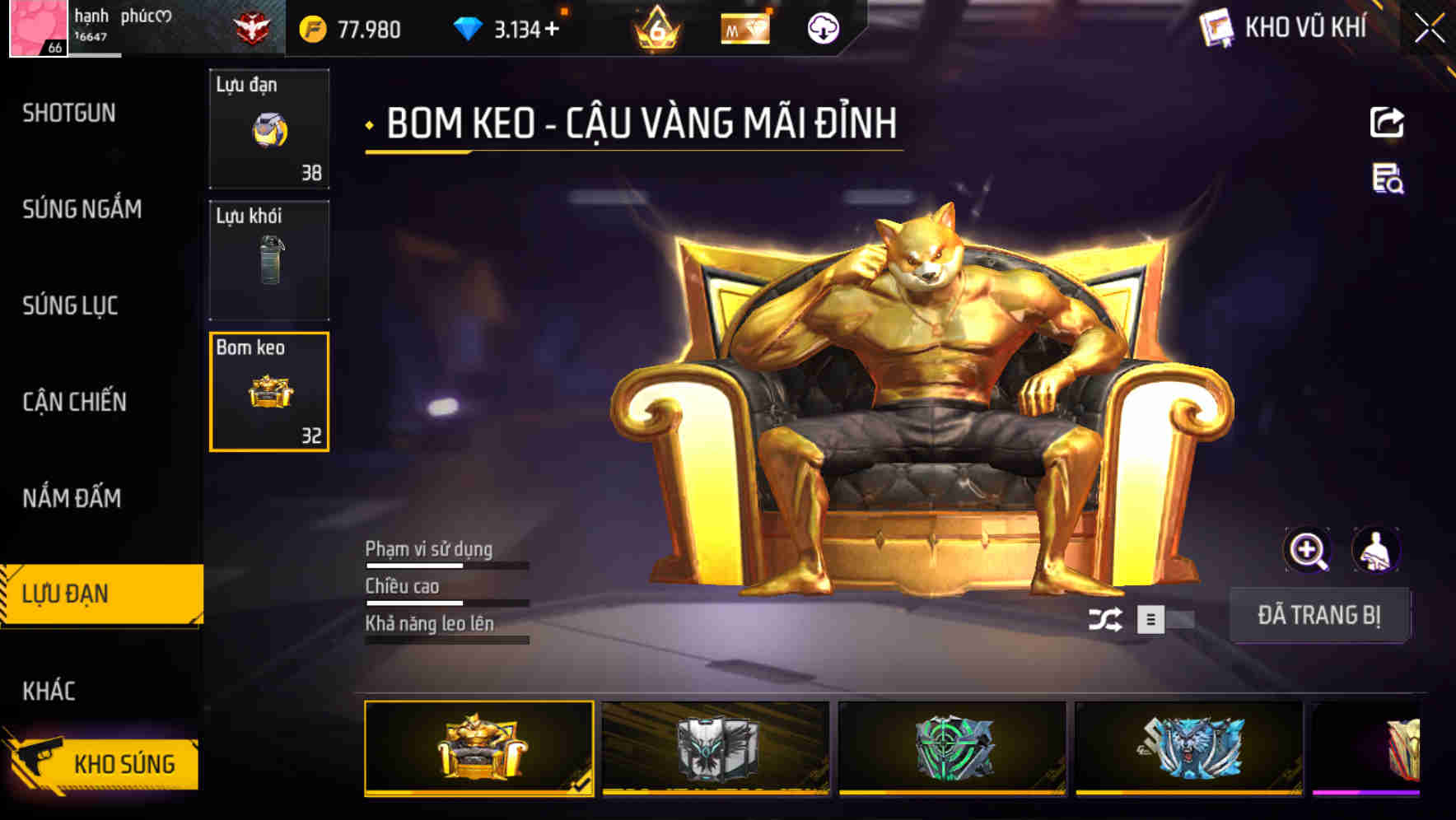Open the share icon for Bom Keo skin

1388,122
